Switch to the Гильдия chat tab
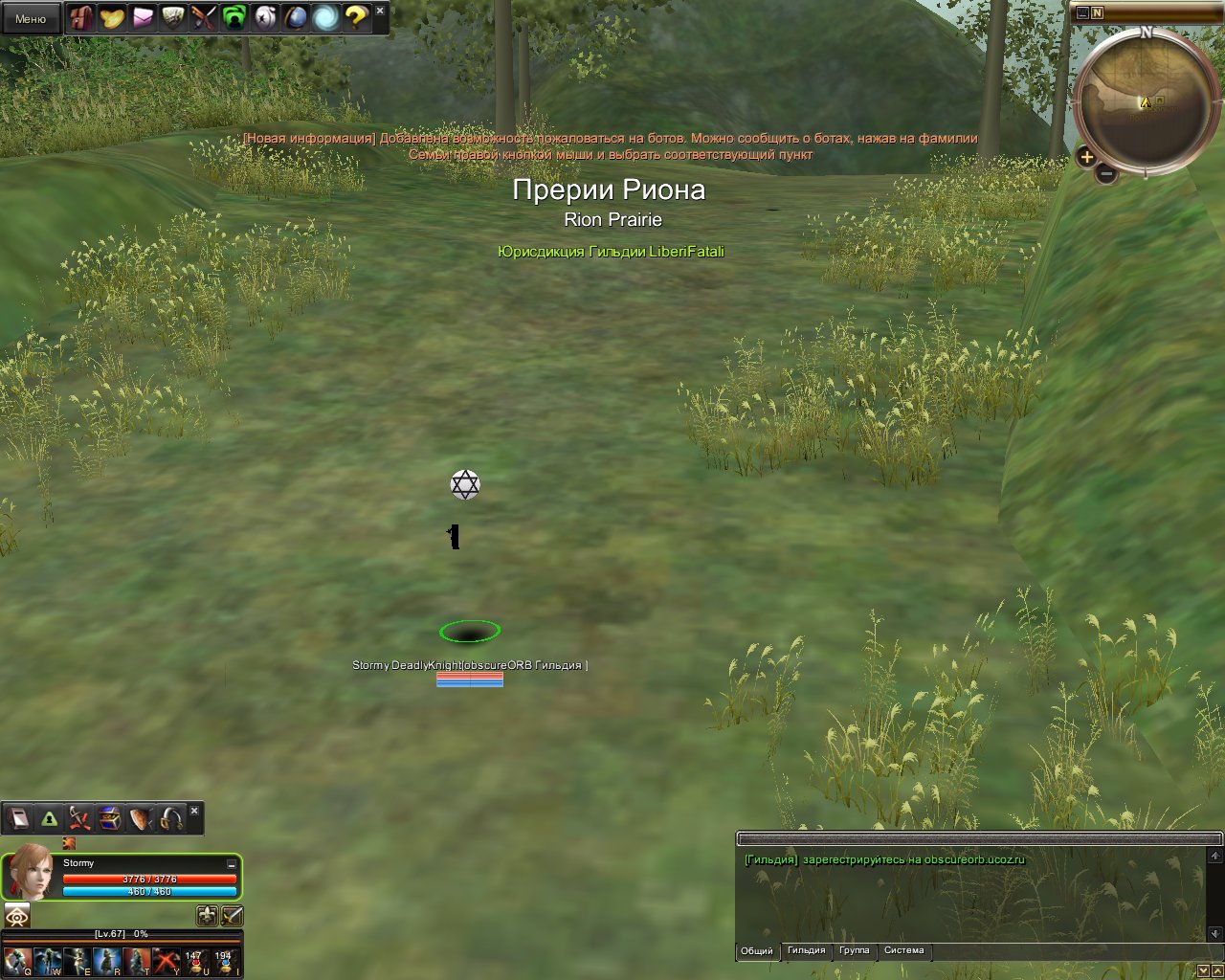Viewport: 1225px width, 980px height. (806, 950)
